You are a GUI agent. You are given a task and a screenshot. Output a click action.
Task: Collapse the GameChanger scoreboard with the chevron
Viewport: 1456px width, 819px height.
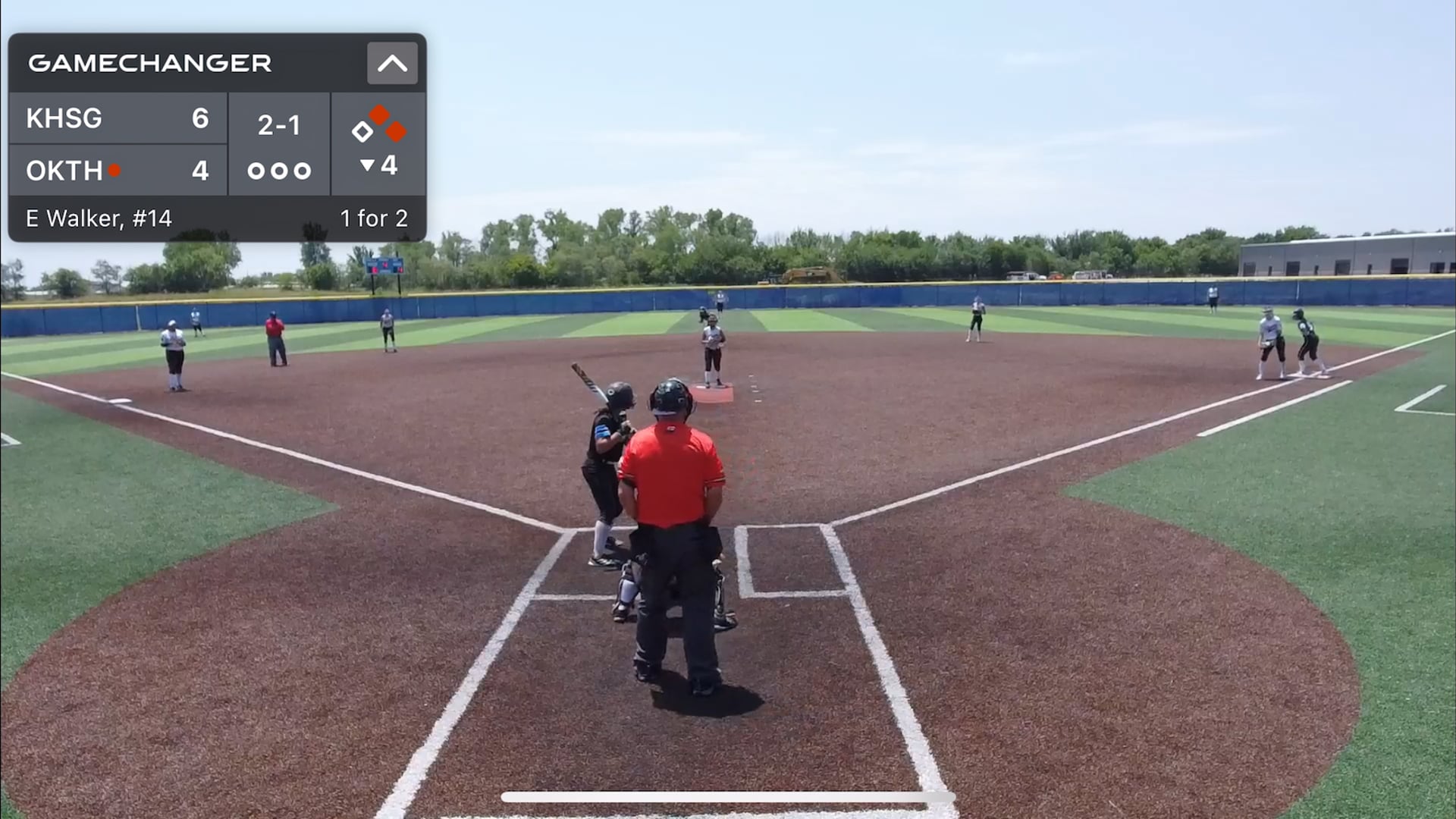point(392,63)
